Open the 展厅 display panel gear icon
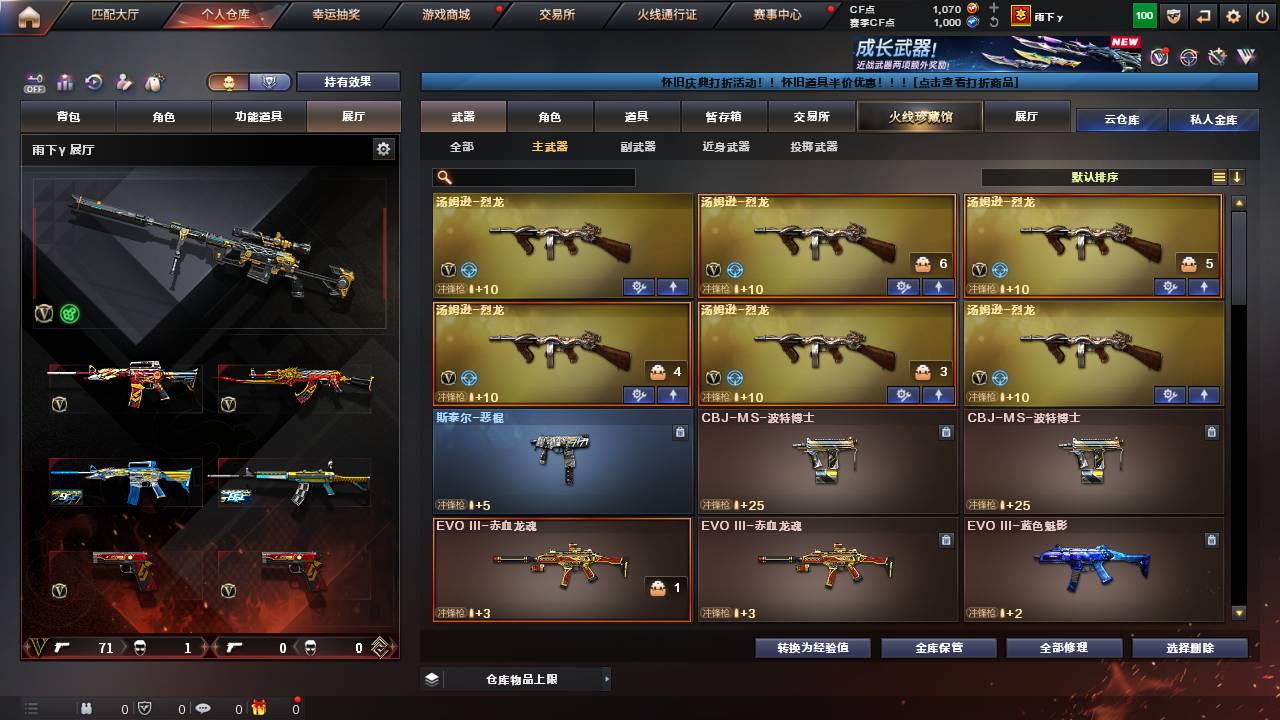This screenshot has width=1280, height=720. pos(383,147)
